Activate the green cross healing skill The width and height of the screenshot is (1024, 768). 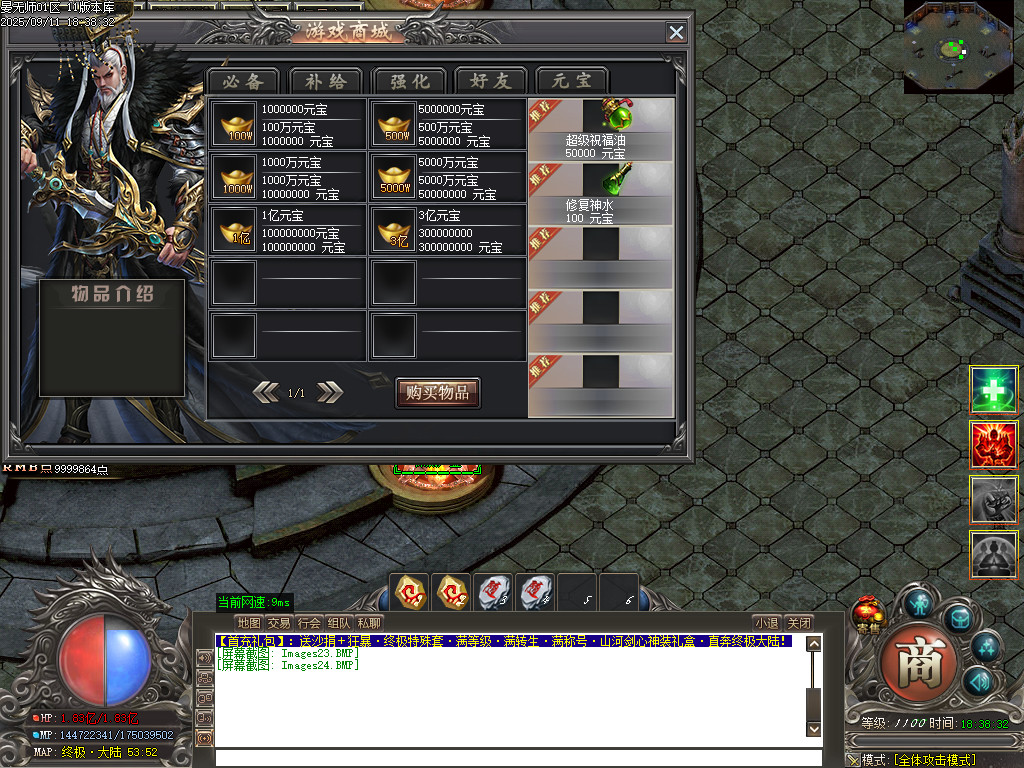click(x=994, y=391)
